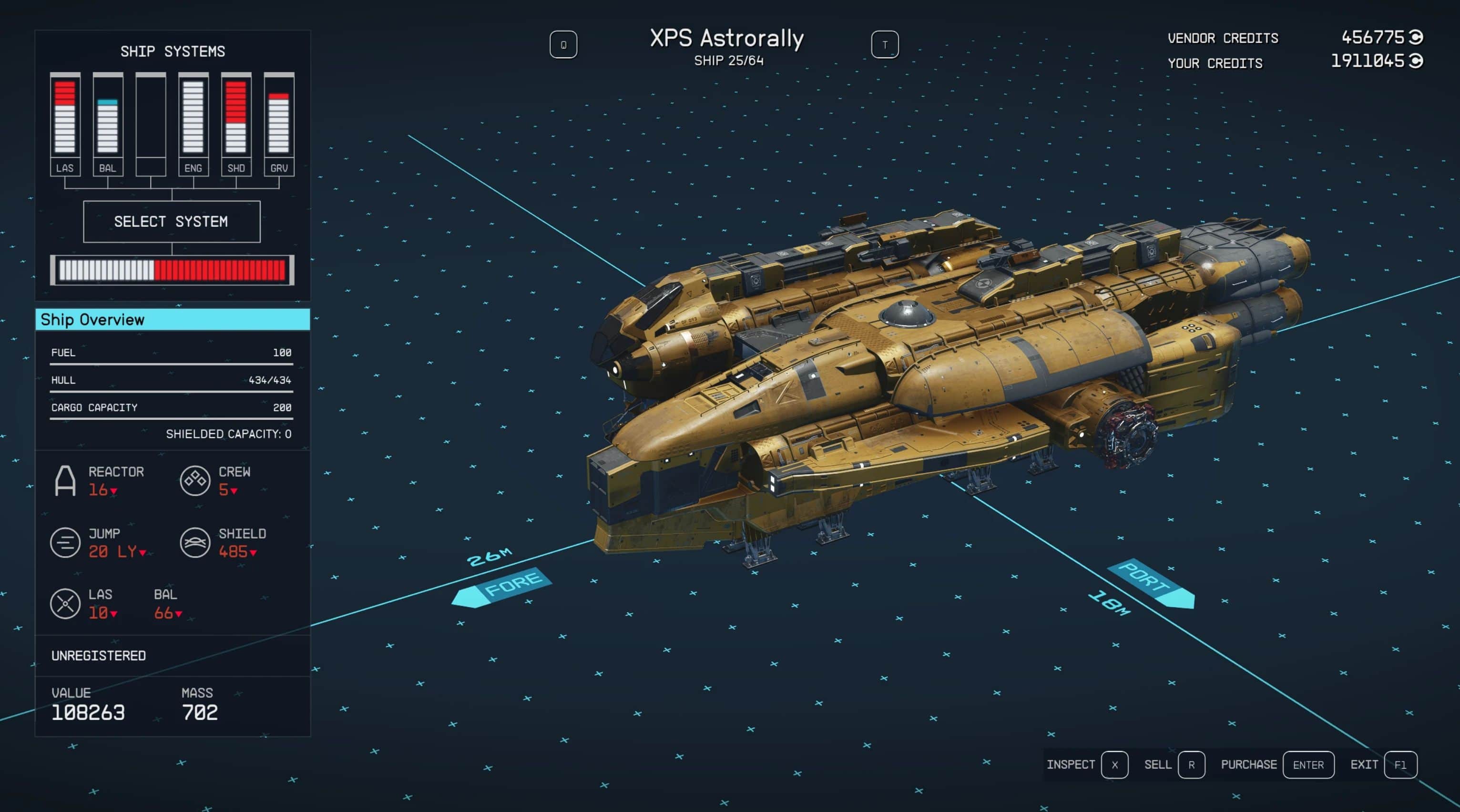
Task: Click the Select System box
Action: (171, 222)
